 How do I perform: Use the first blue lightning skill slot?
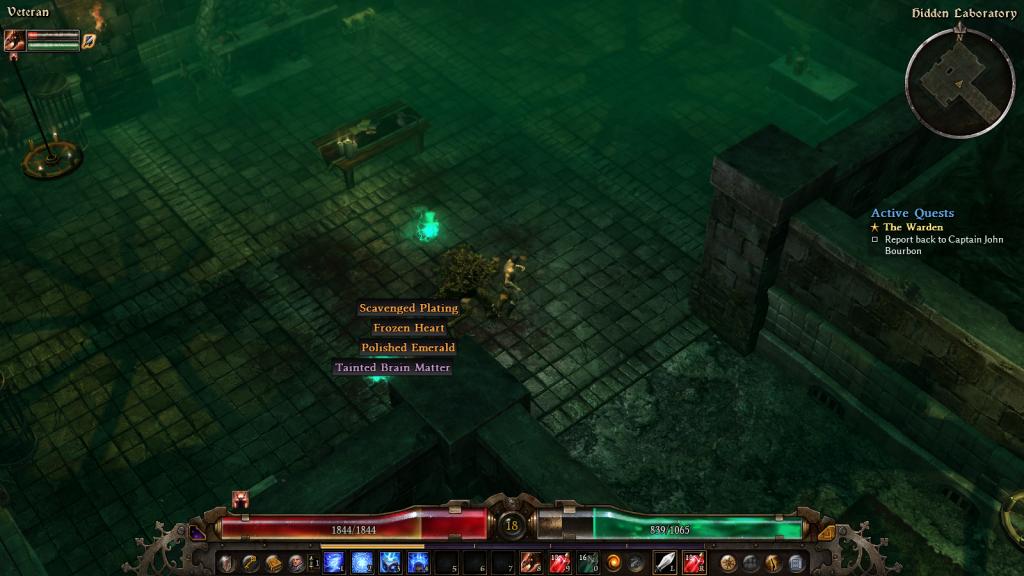tap(333, 562)
